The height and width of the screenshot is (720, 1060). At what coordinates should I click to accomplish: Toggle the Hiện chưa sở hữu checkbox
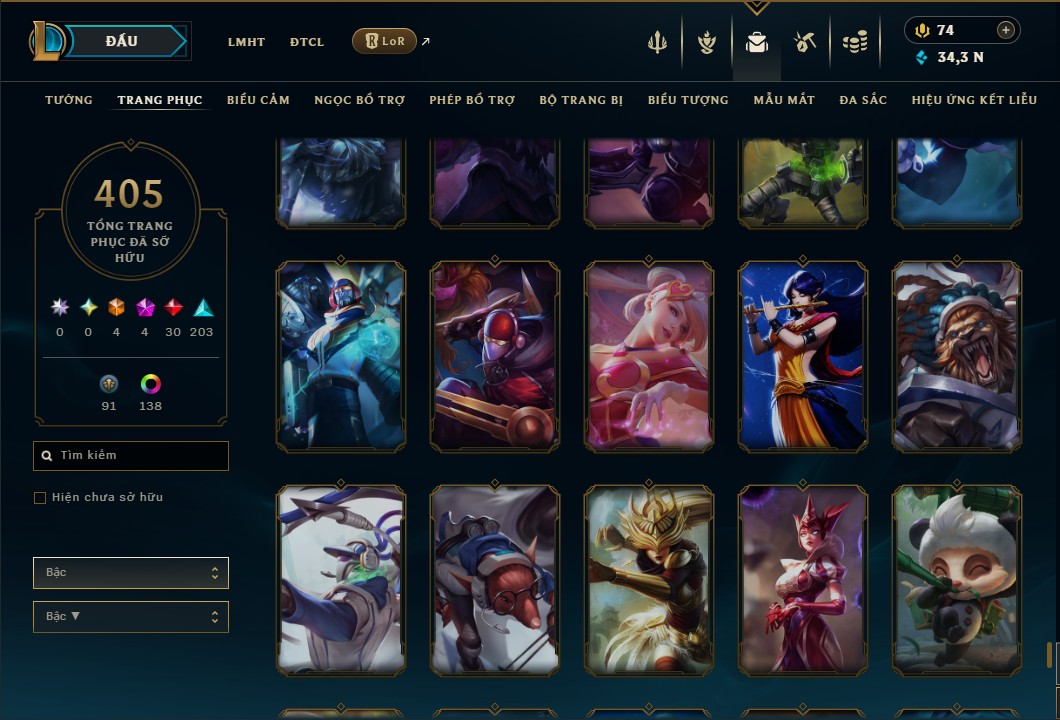(x=40, y=498)
